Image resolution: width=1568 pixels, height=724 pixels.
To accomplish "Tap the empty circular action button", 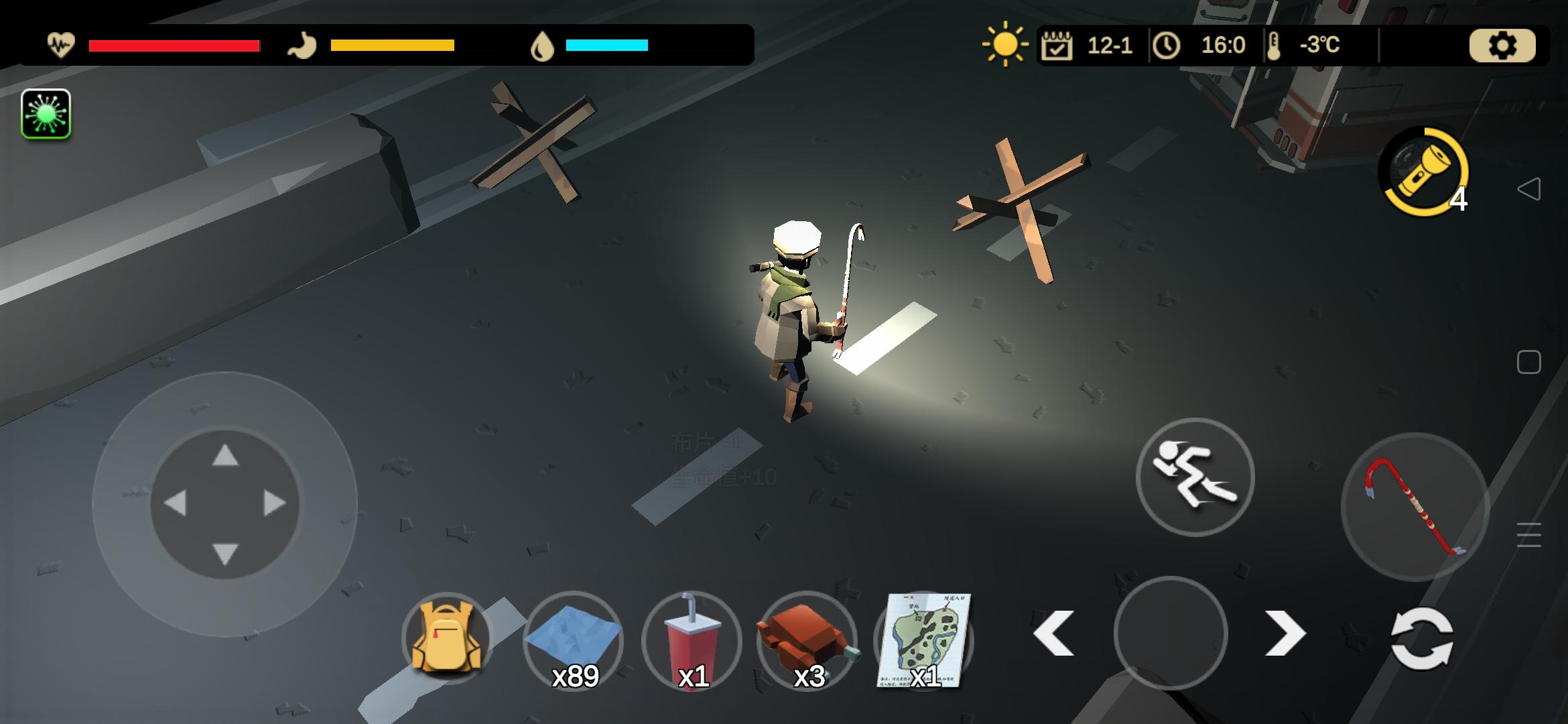I will [1170, 633].
